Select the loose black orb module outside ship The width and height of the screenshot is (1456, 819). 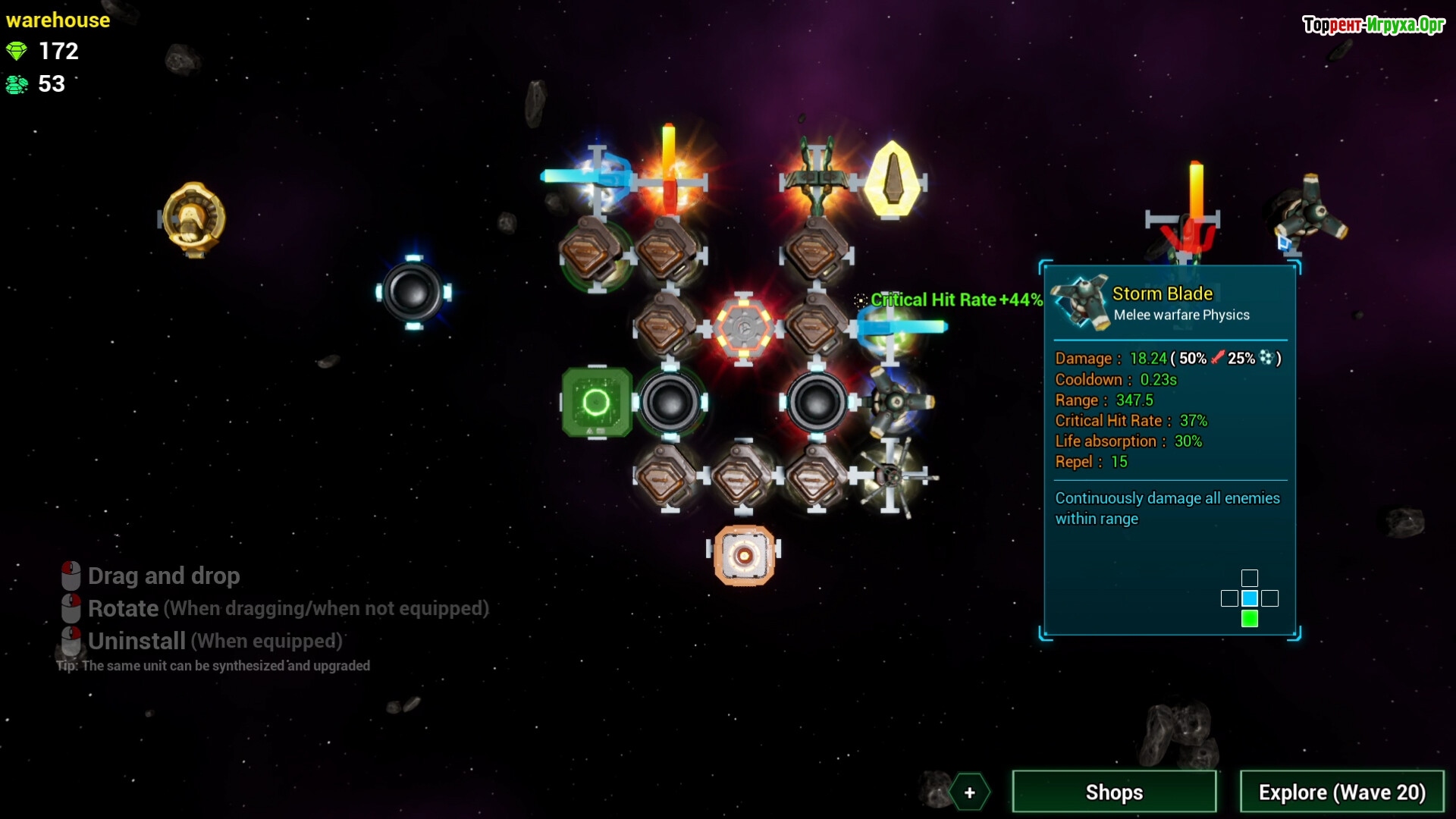[x=413, y=292]
